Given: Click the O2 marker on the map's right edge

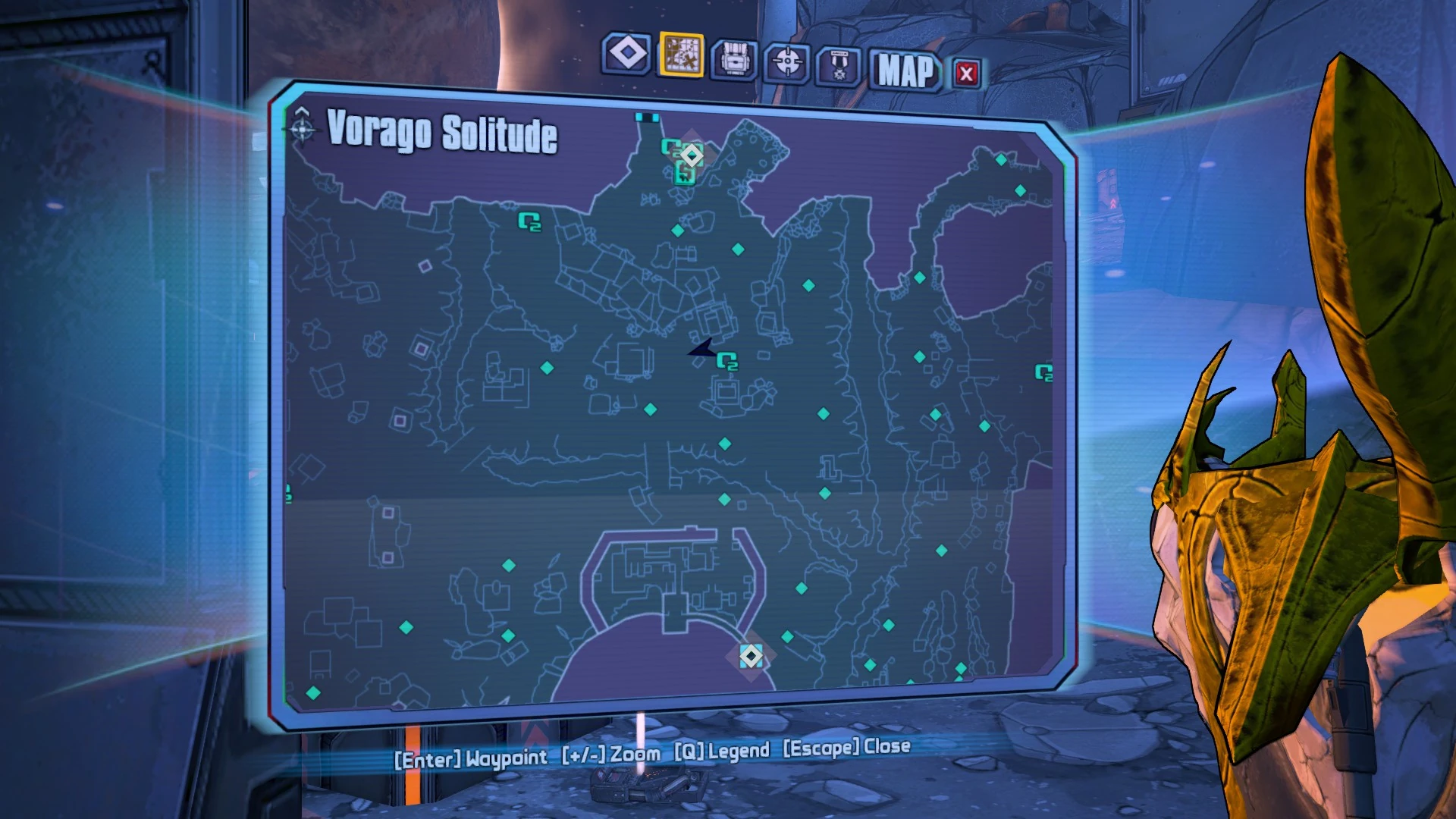Looking at the screenshot, I should click(1044, 373).
